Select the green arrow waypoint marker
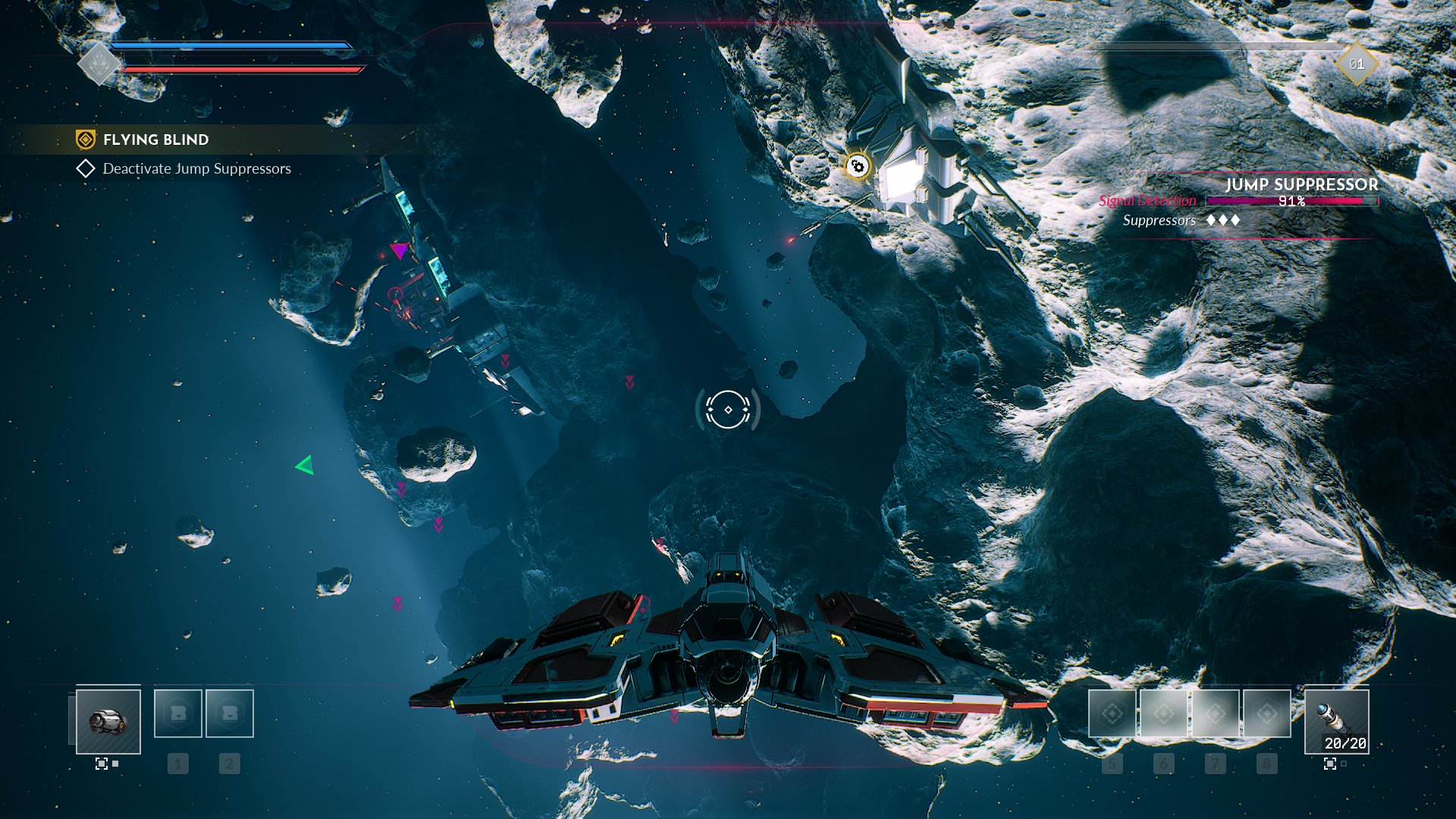 pos(305,465)
